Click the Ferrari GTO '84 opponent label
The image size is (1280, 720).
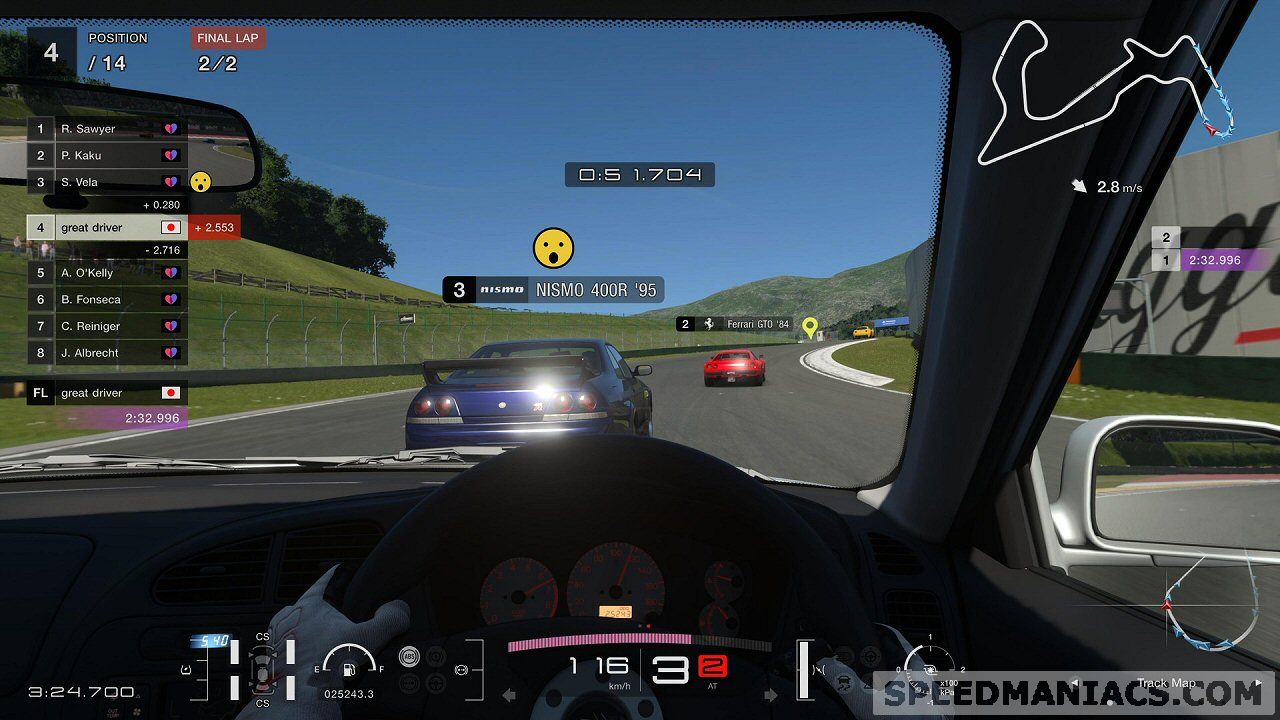pyautogui.click(x=733, y=324)
